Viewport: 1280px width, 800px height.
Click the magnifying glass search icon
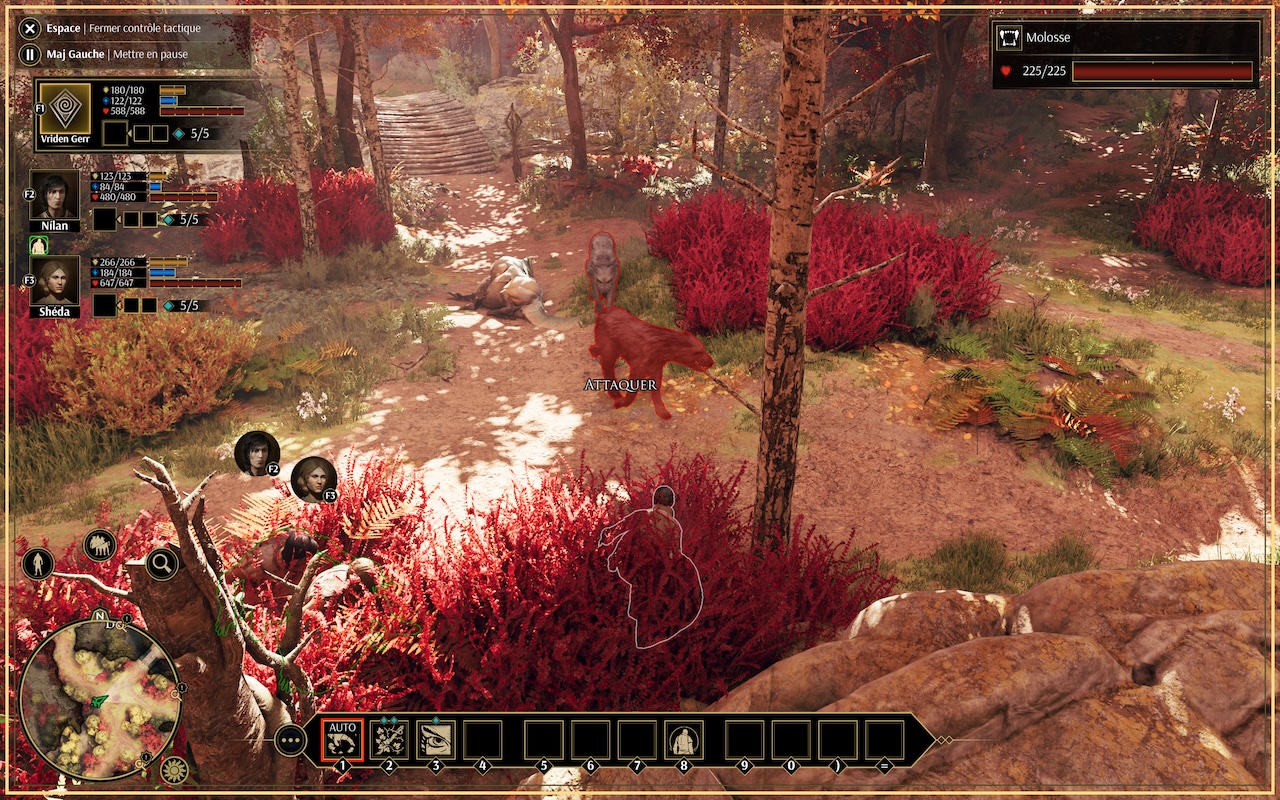162,564
